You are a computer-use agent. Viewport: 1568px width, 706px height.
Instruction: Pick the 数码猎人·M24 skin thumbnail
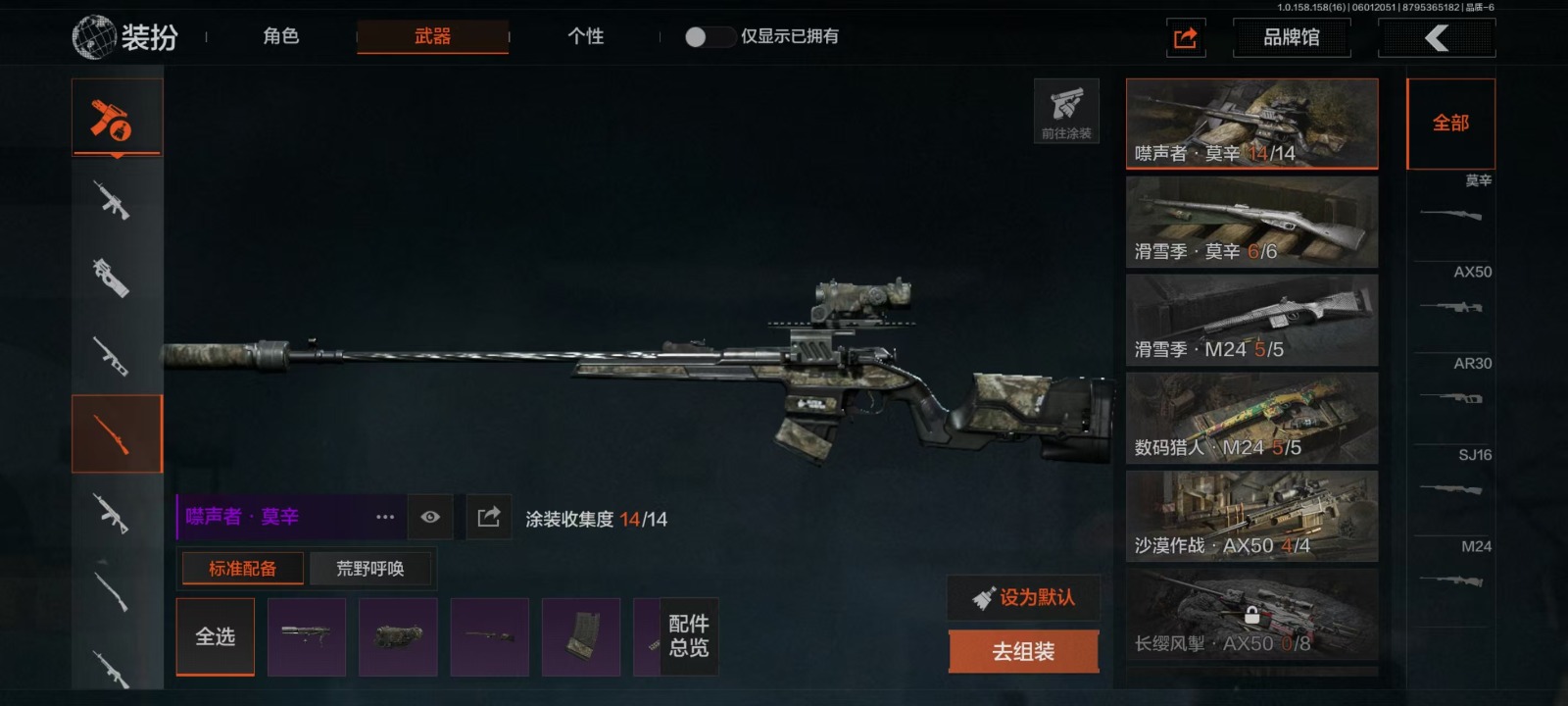pos(1251,418)
